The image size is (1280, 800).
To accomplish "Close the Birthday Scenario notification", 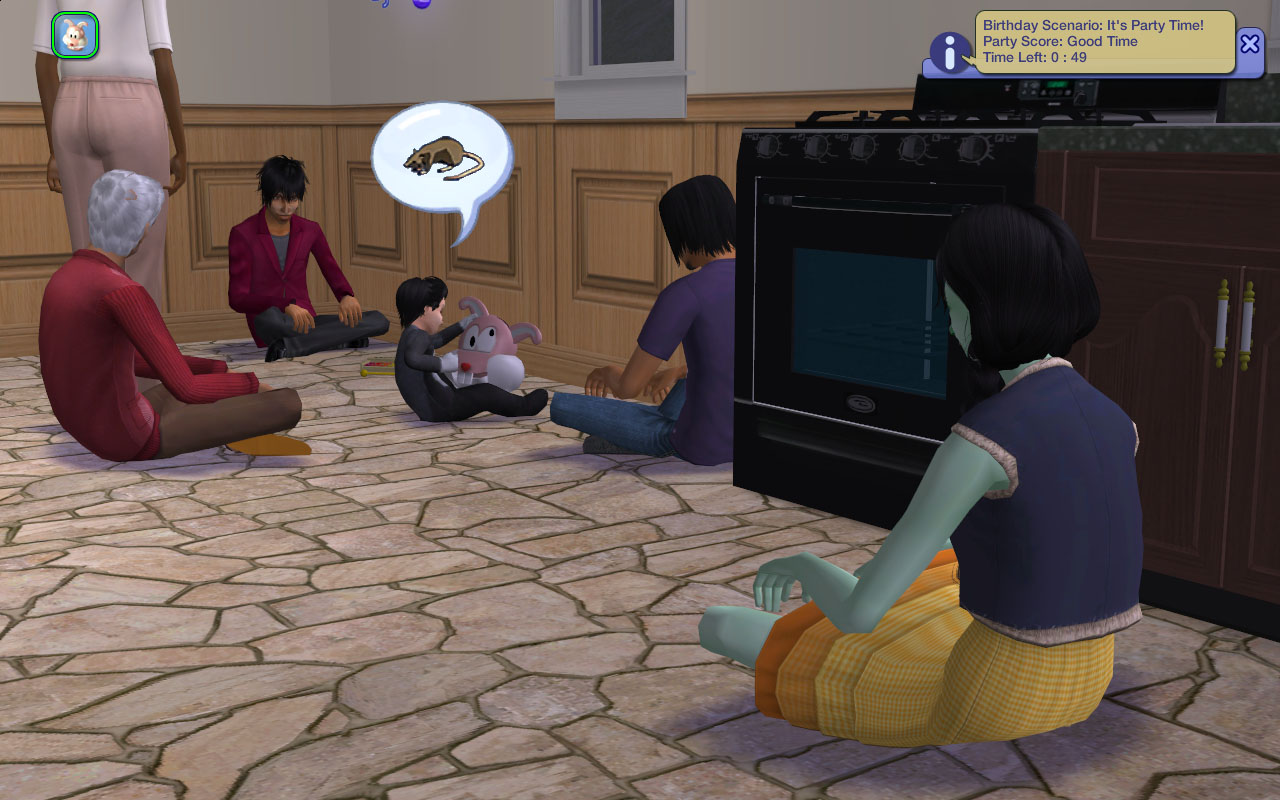I will tap(1250, 44).
